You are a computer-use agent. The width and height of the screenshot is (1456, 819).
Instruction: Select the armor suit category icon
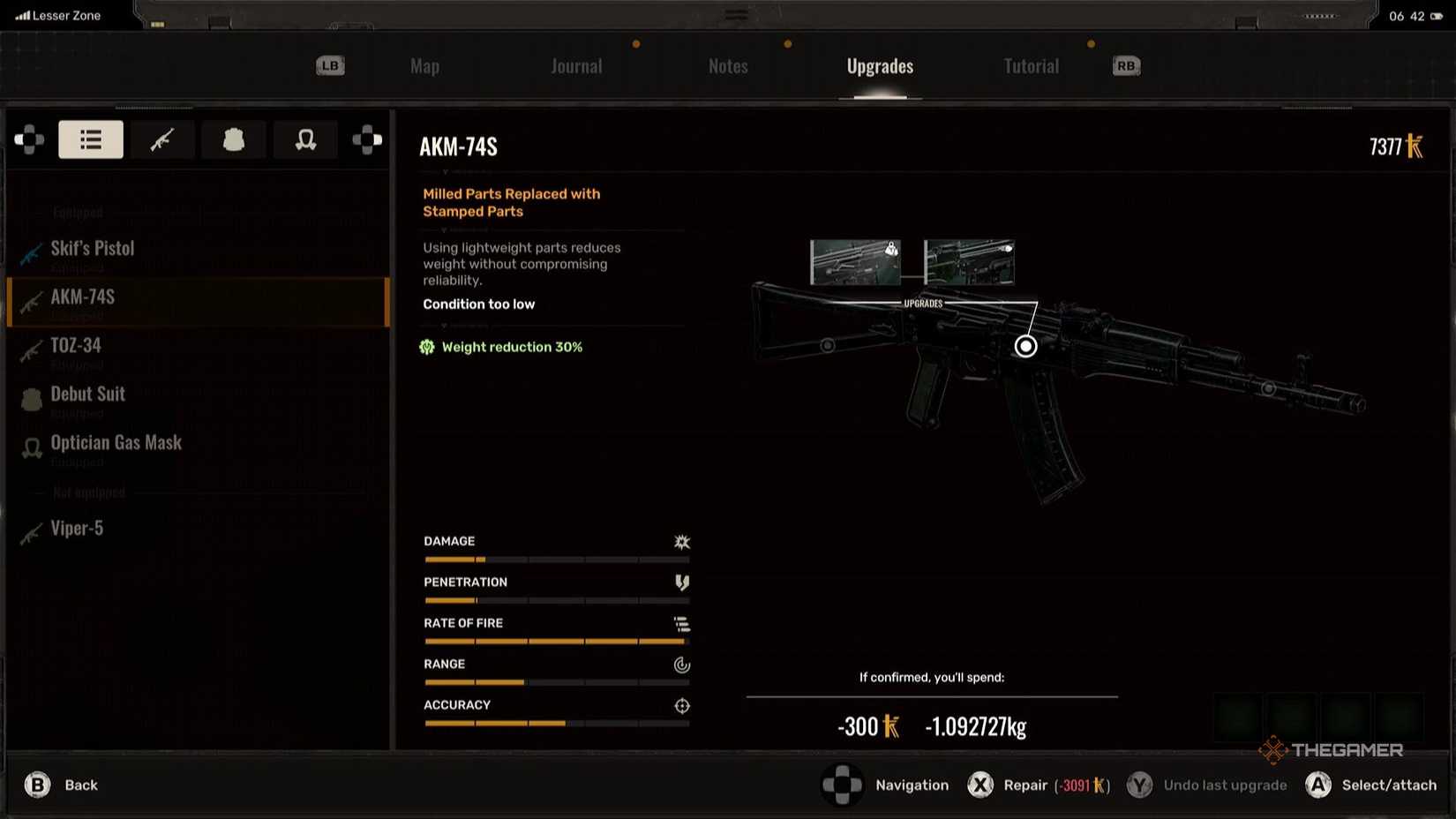click(233, 139)
